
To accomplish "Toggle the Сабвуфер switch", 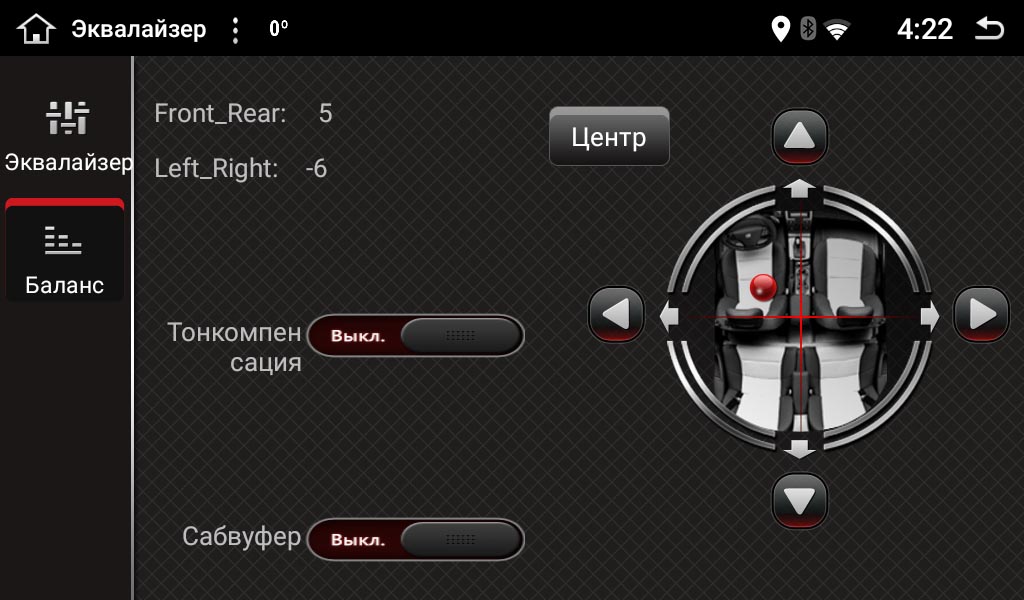I will click(415, 540).
